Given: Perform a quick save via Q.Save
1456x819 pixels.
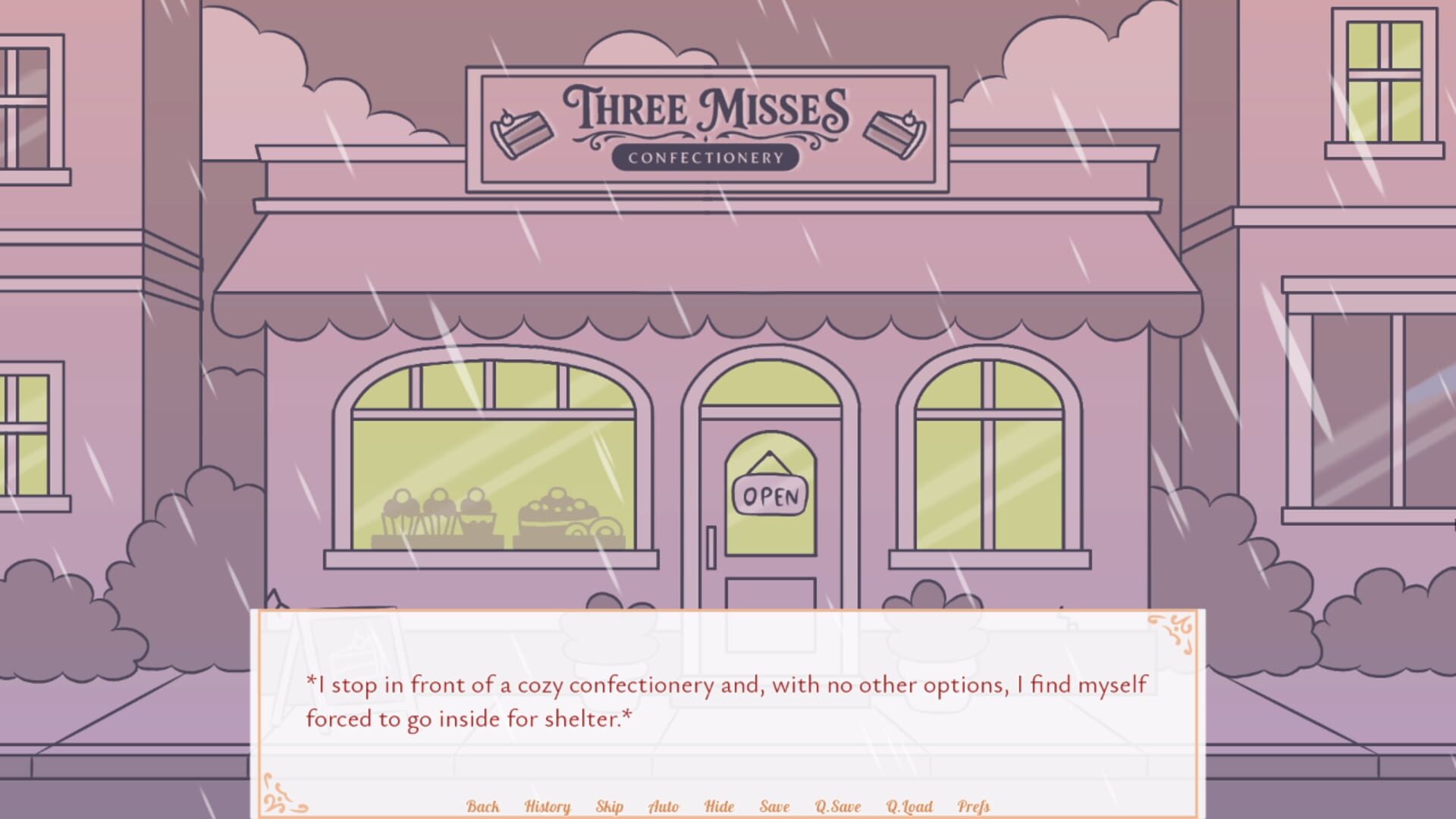Looking at the screenshot, I should click(x=837, y=807).
